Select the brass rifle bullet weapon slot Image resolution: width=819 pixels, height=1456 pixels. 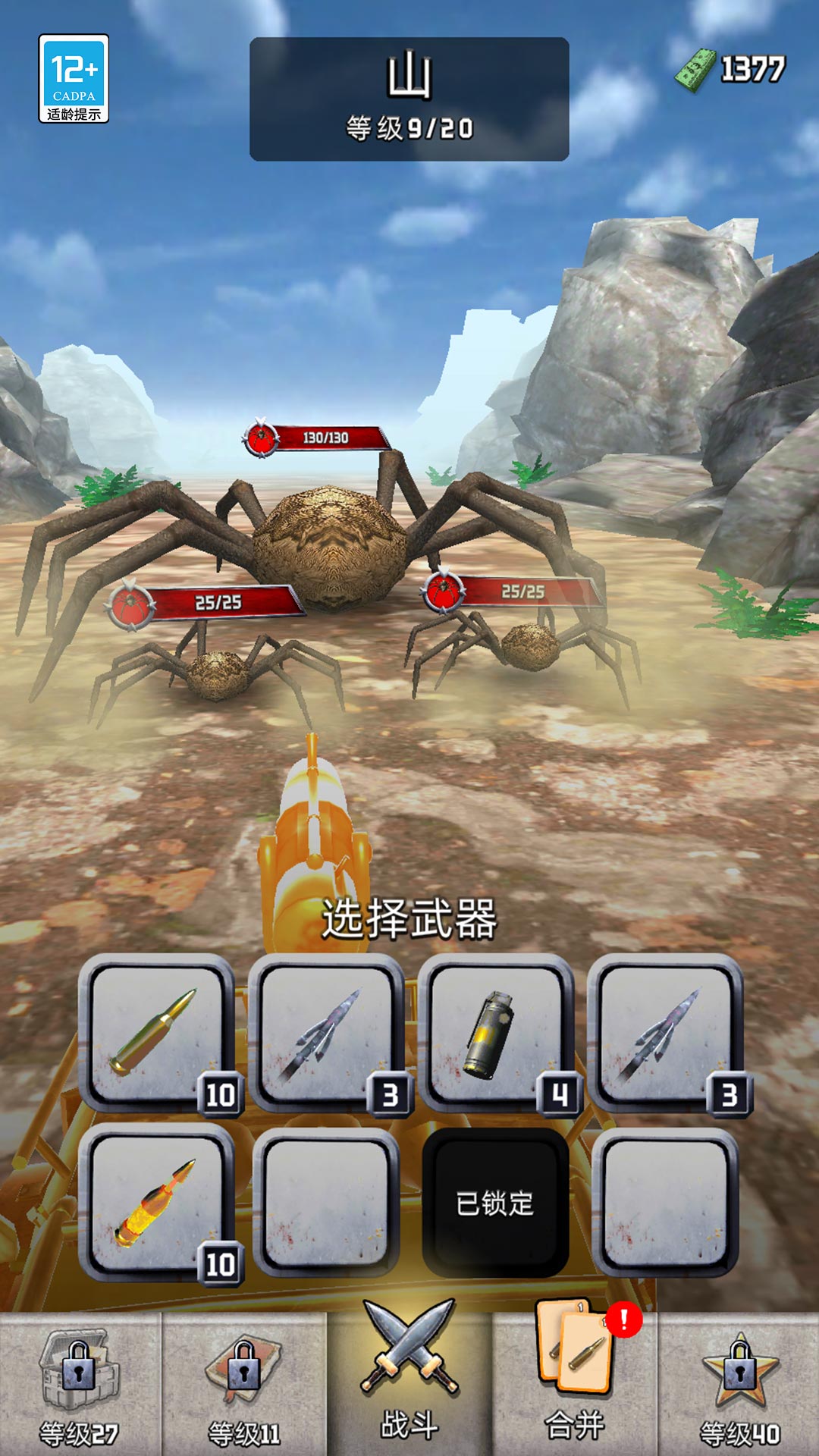pos(157,1034)
